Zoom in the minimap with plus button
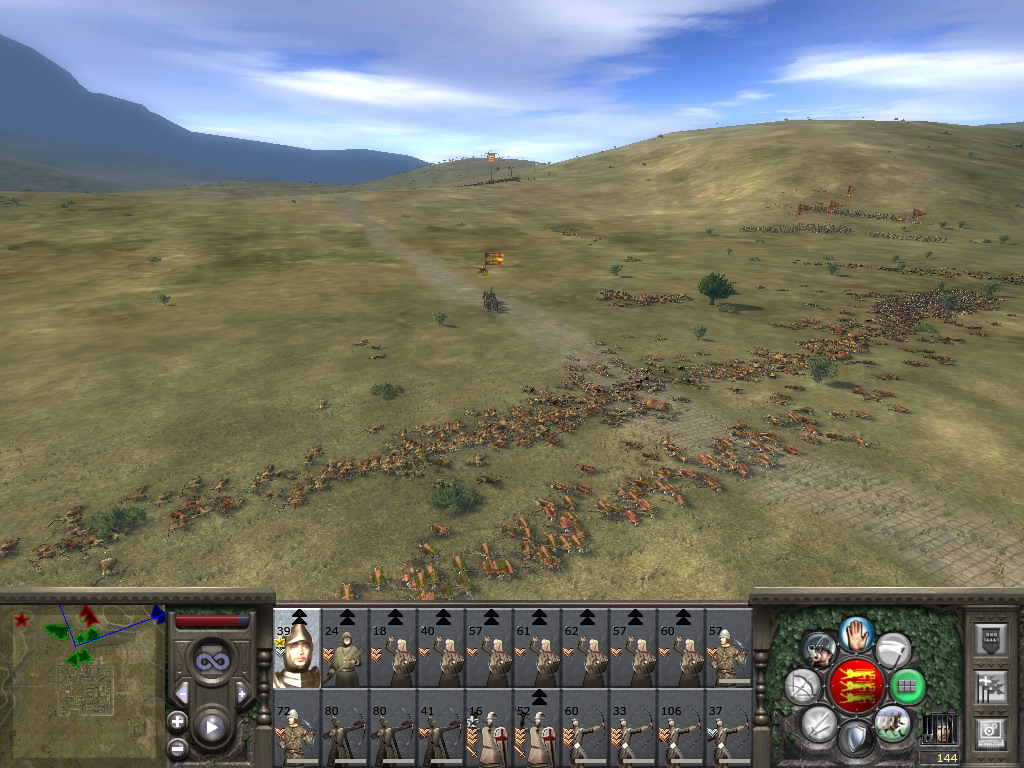The height and width of the screenshot is (768, 1024). point(178,720)
